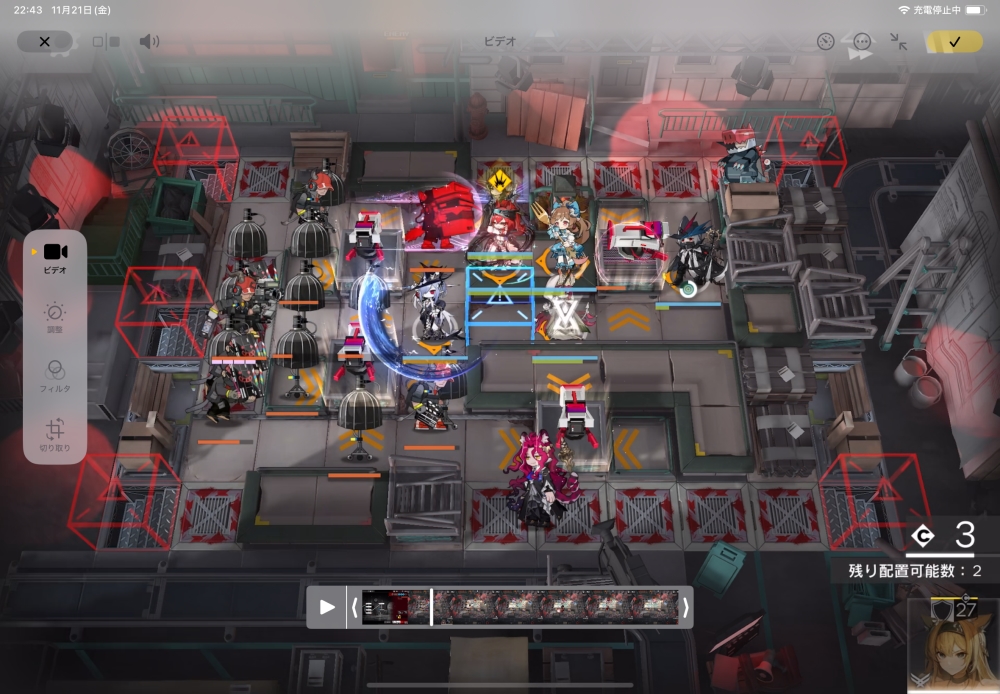The width and height of the screenshot is (1000, 694).
Task: Open the three-dot more options menu
Action: (862, 42)
